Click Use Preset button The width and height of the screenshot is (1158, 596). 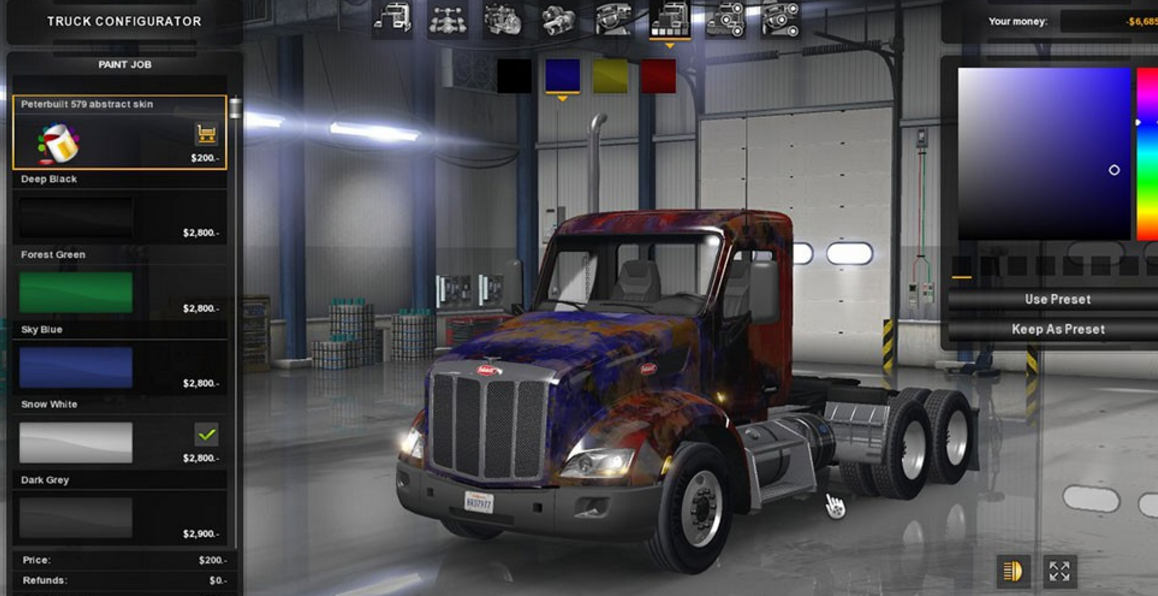tap(1057, 299)
